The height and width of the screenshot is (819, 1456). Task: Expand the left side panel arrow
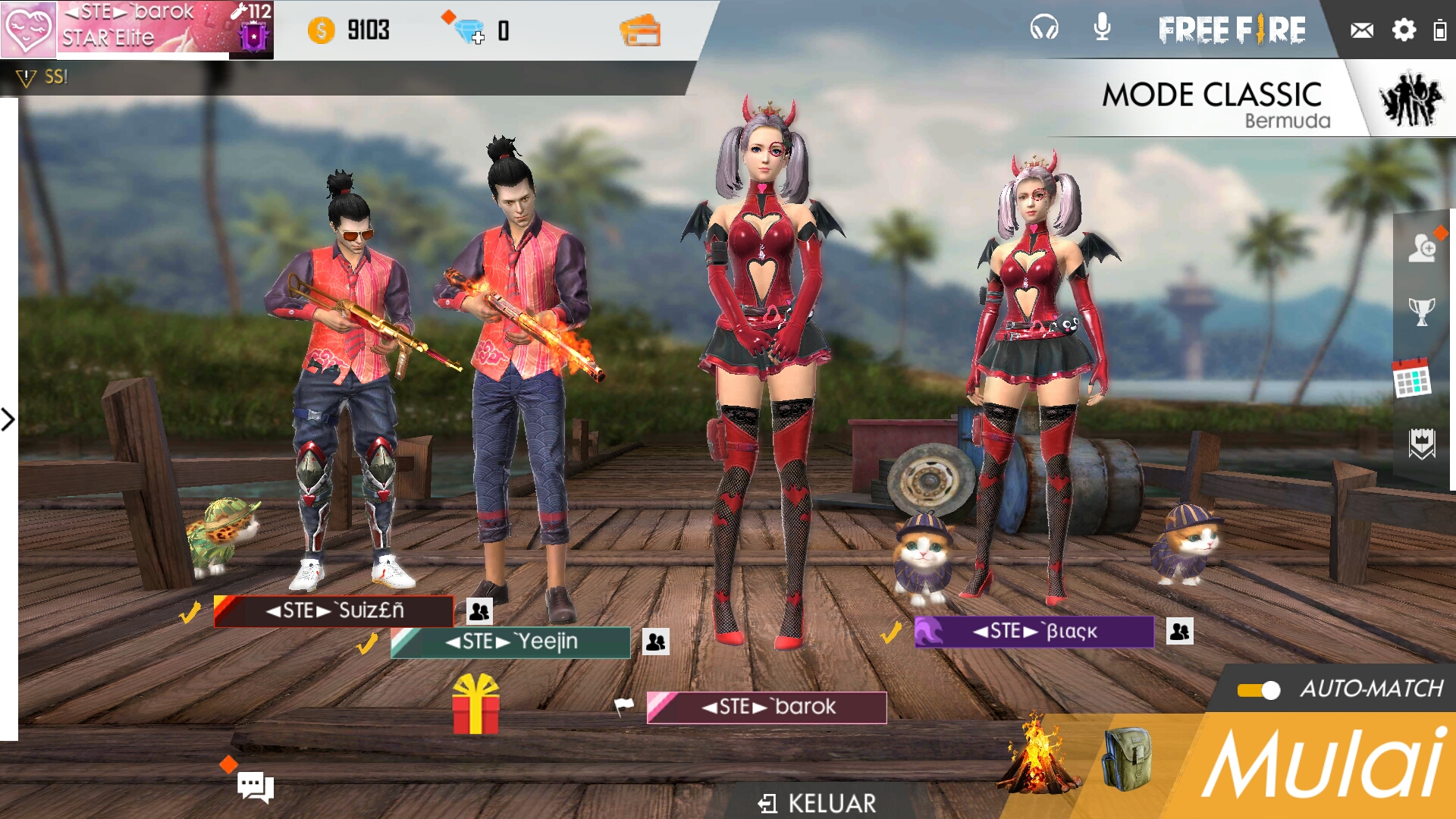click(8, 418)
